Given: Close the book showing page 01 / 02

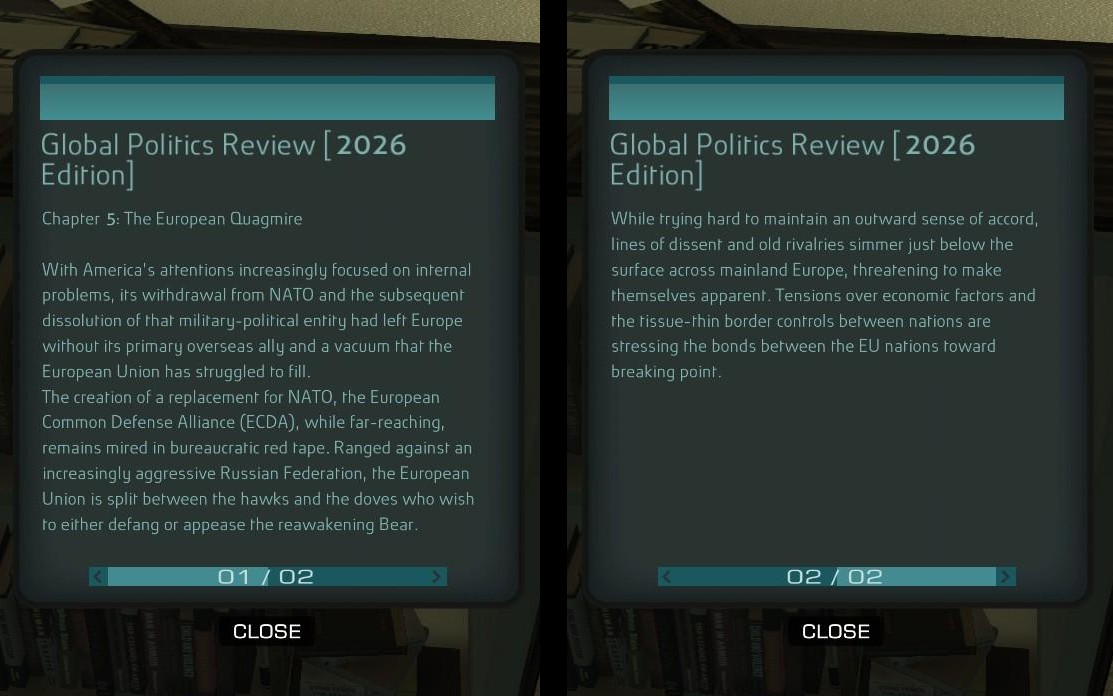Looking at the screenshot, I should (266, 631).
